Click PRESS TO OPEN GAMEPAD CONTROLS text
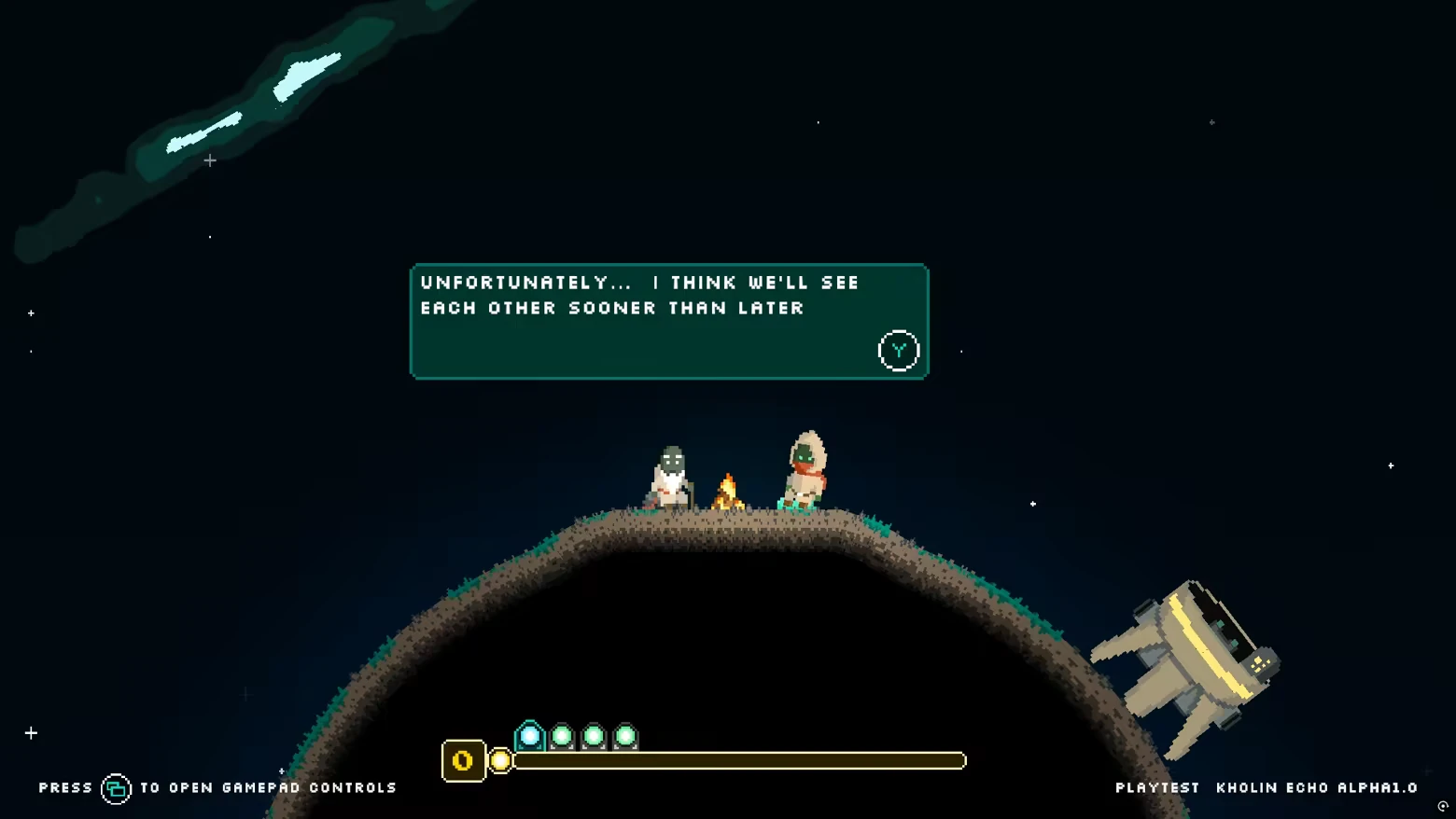This screenshot has height=819, width=1456. click(x=215, y=787)
